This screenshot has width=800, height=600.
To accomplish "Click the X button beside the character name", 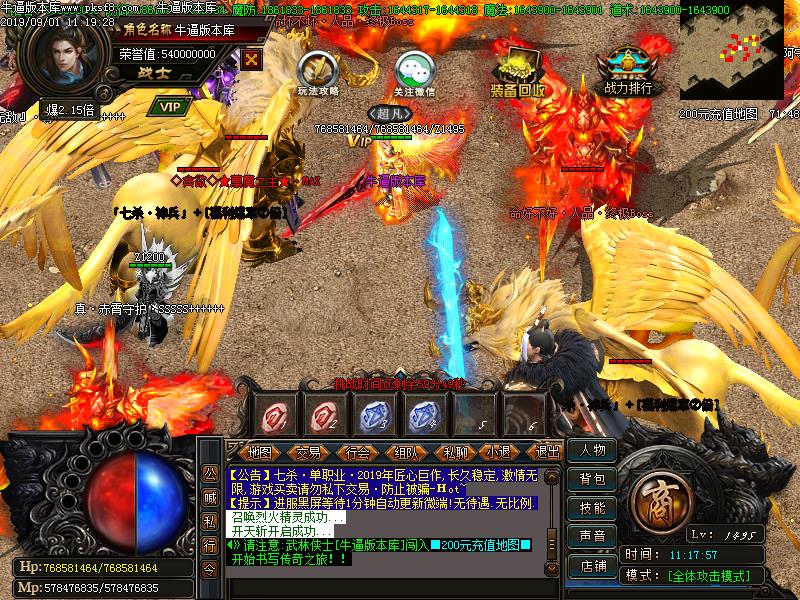I will click(x=252, y=58).
